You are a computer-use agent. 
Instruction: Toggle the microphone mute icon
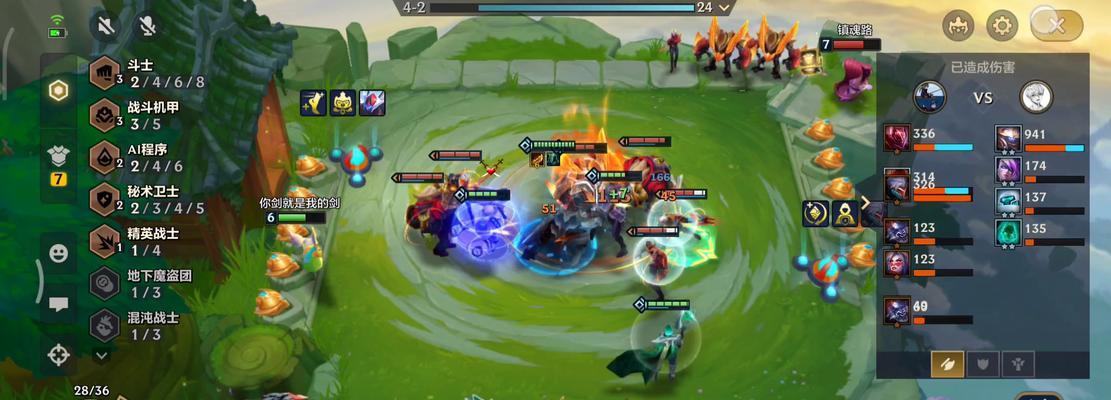coord(147,25)
